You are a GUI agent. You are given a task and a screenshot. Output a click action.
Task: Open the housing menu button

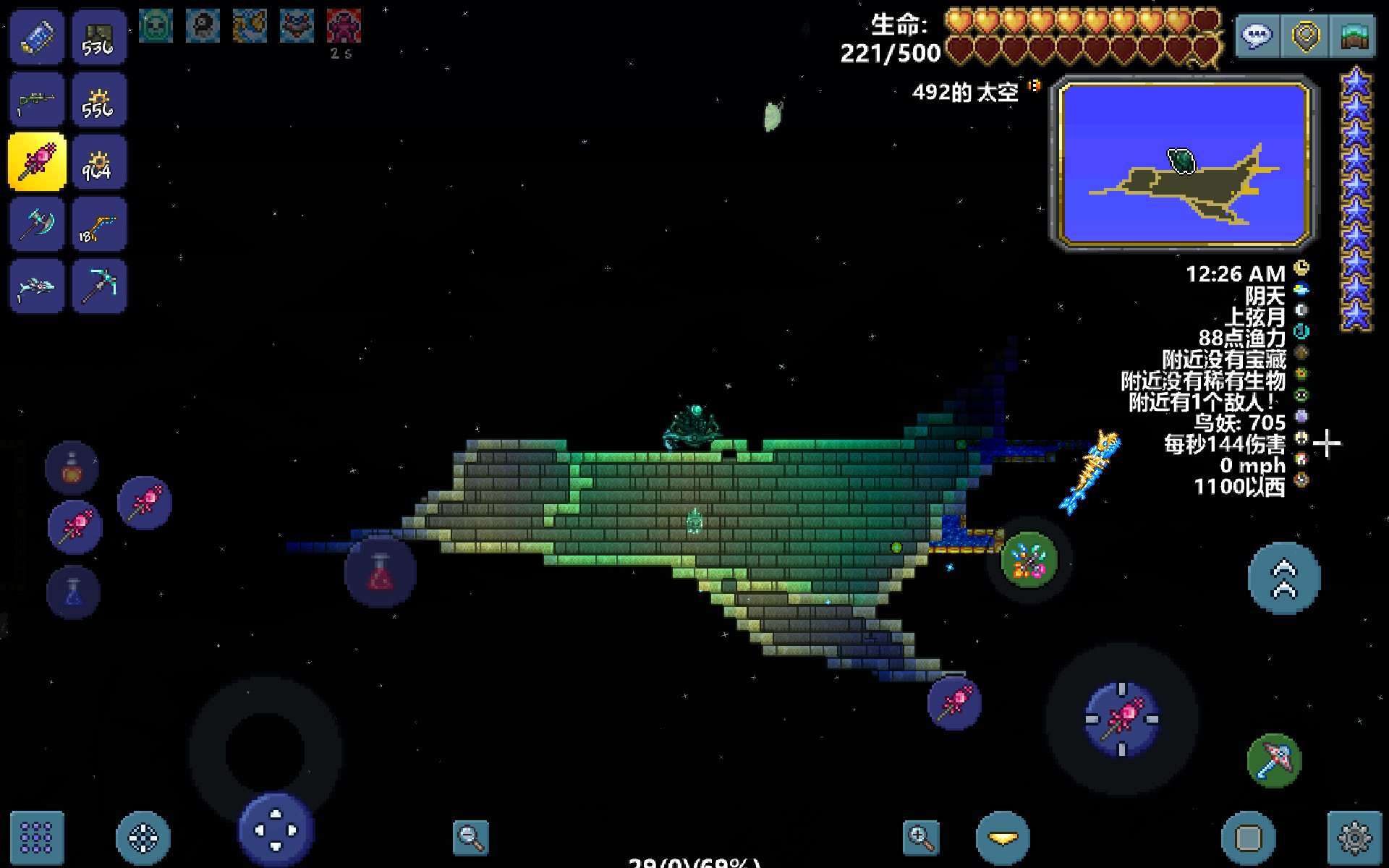pos(1354,35)
